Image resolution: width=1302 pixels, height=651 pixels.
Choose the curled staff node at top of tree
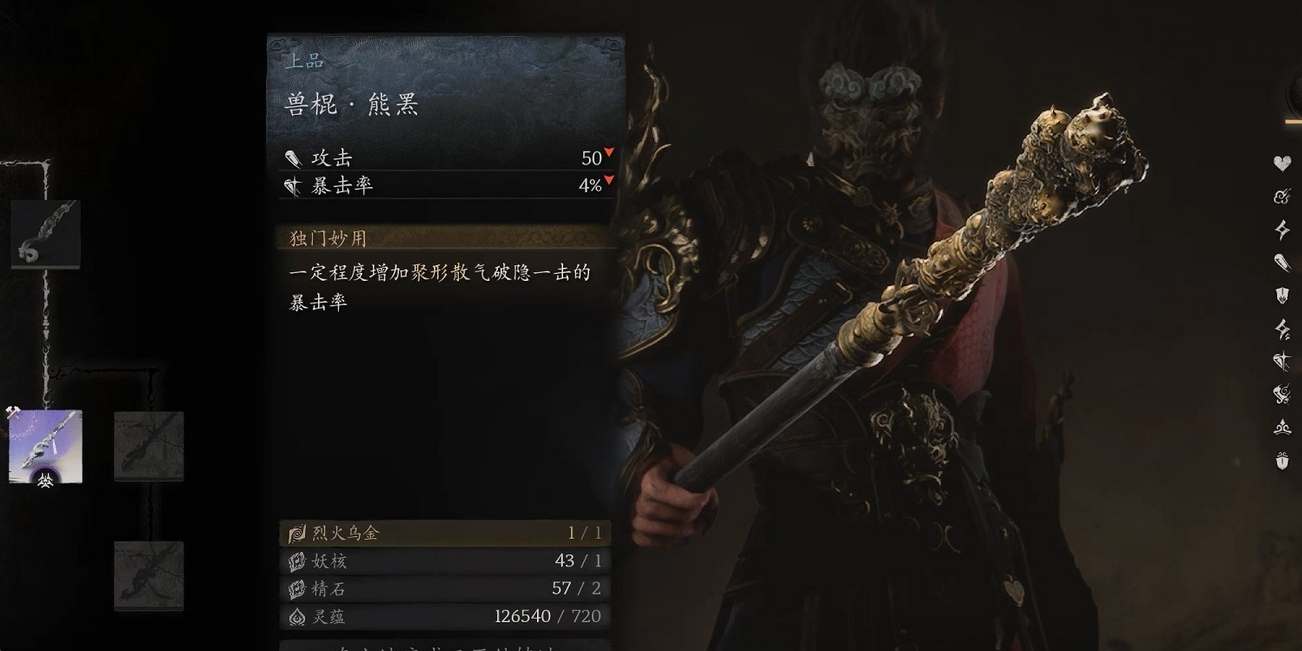45,234
